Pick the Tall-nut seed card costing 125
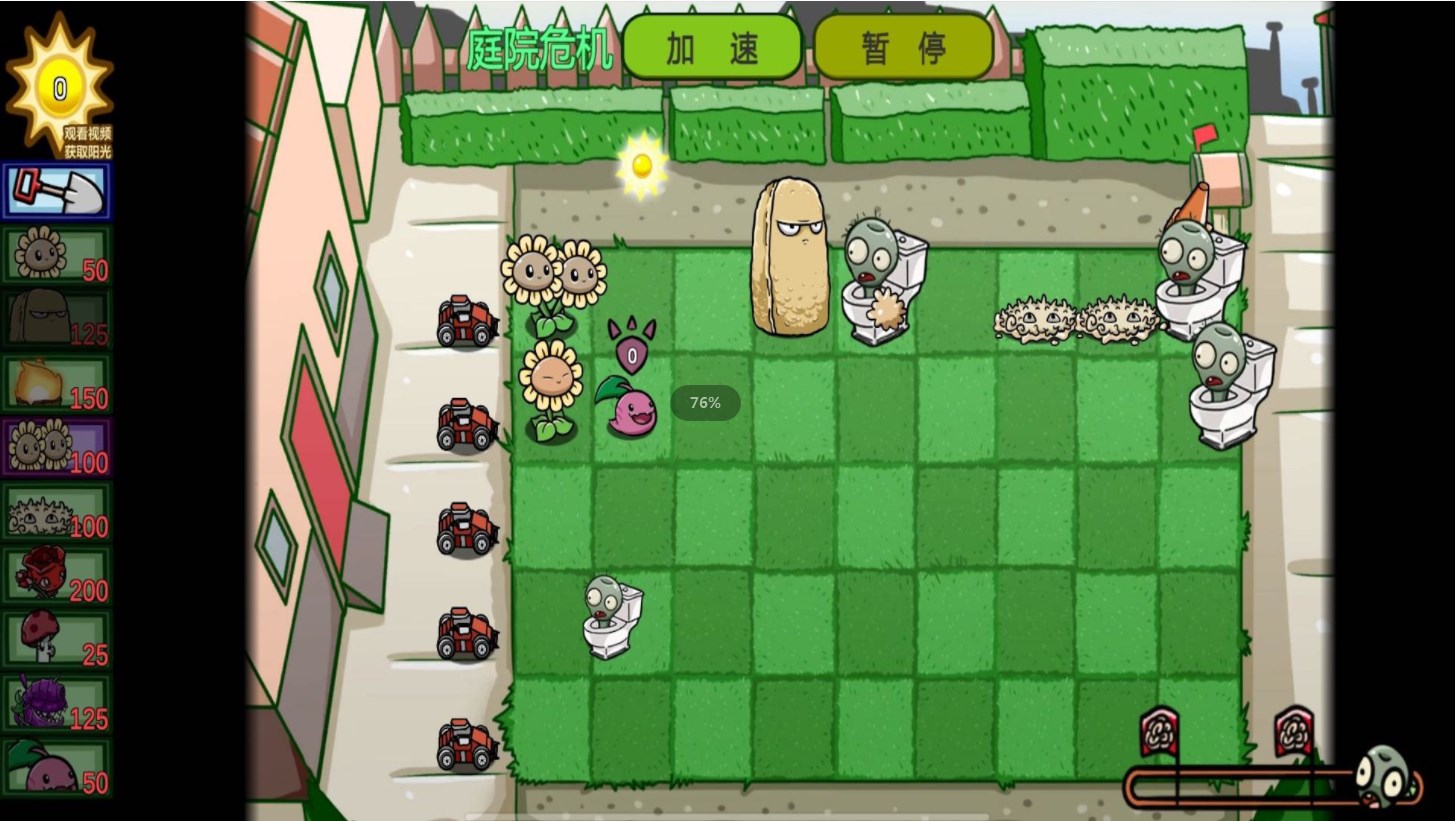This screenshot has width=1455, height=821. [x=57, y=319]
